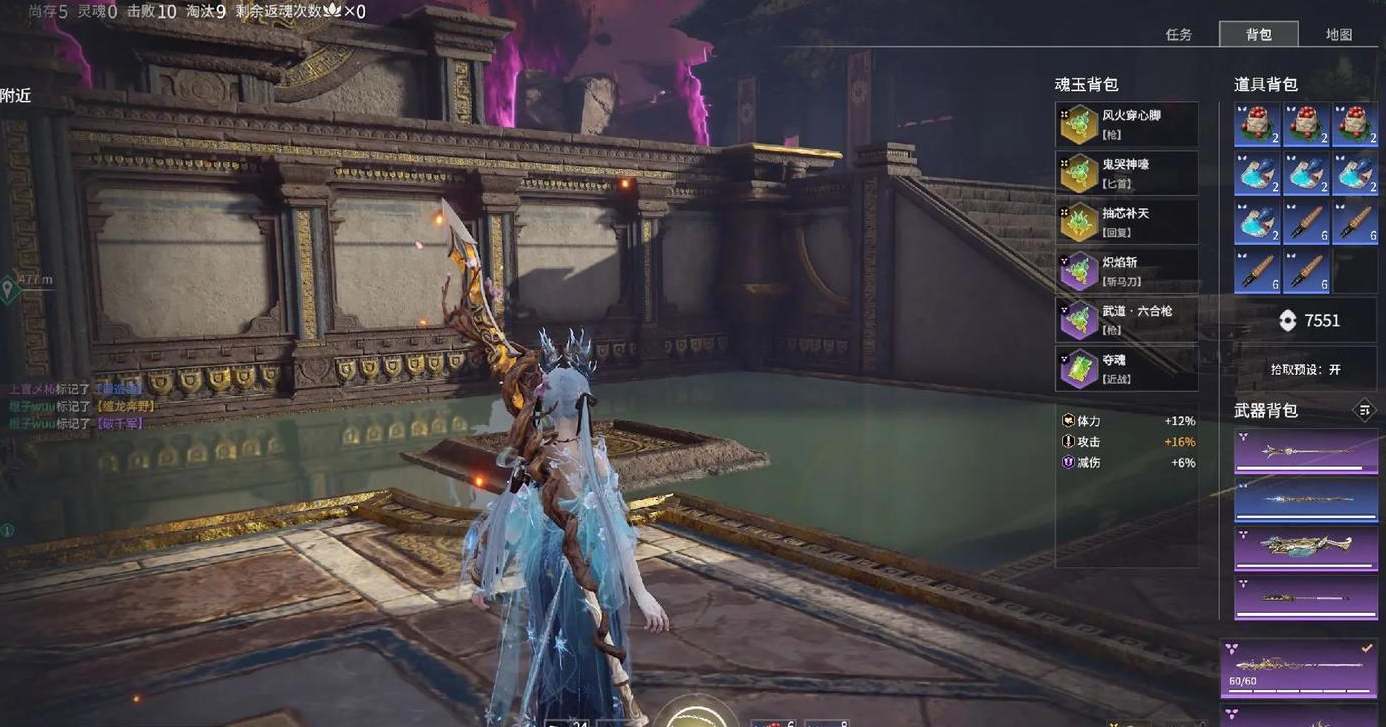Switch to the 任务 tab
1386x727 pixels.
(x=1179, y=34)
